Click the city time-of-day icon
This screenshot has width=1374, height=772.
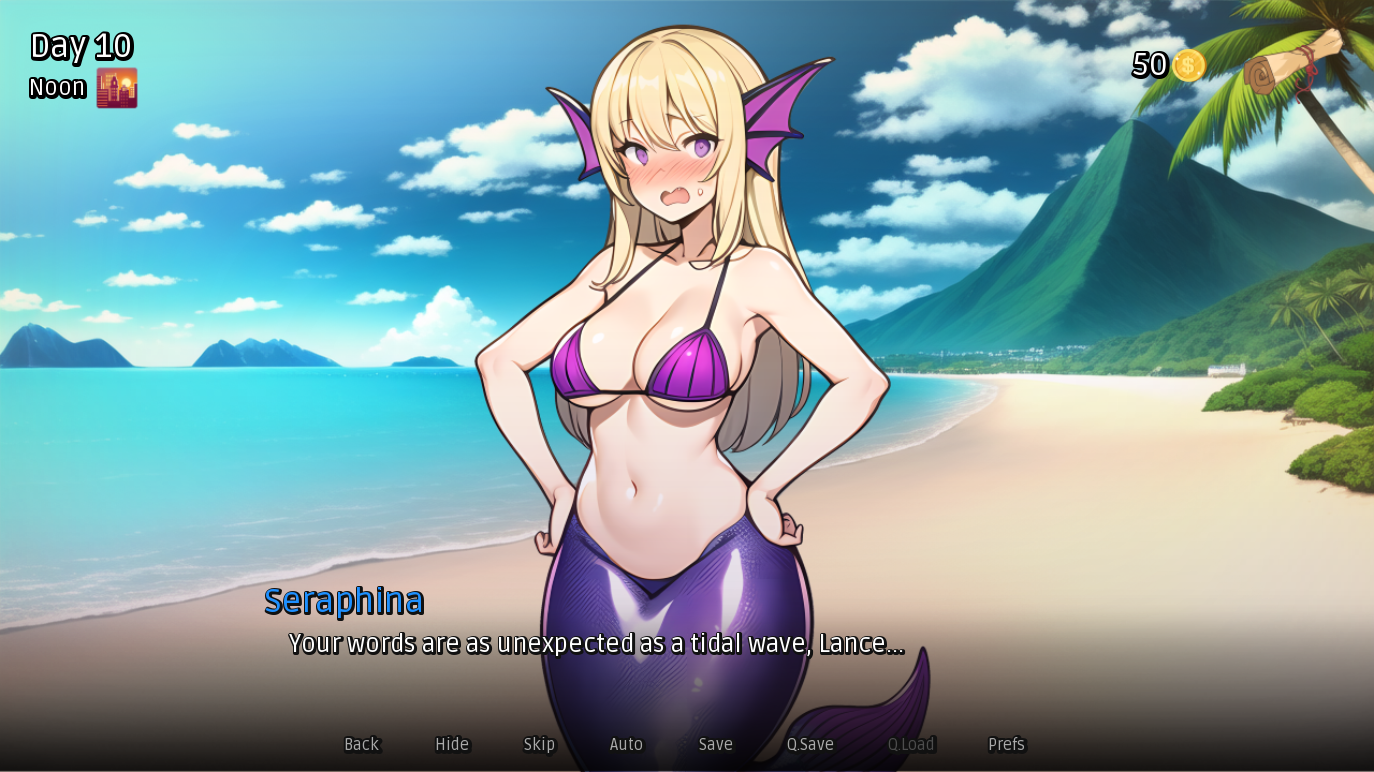(117, 88)
